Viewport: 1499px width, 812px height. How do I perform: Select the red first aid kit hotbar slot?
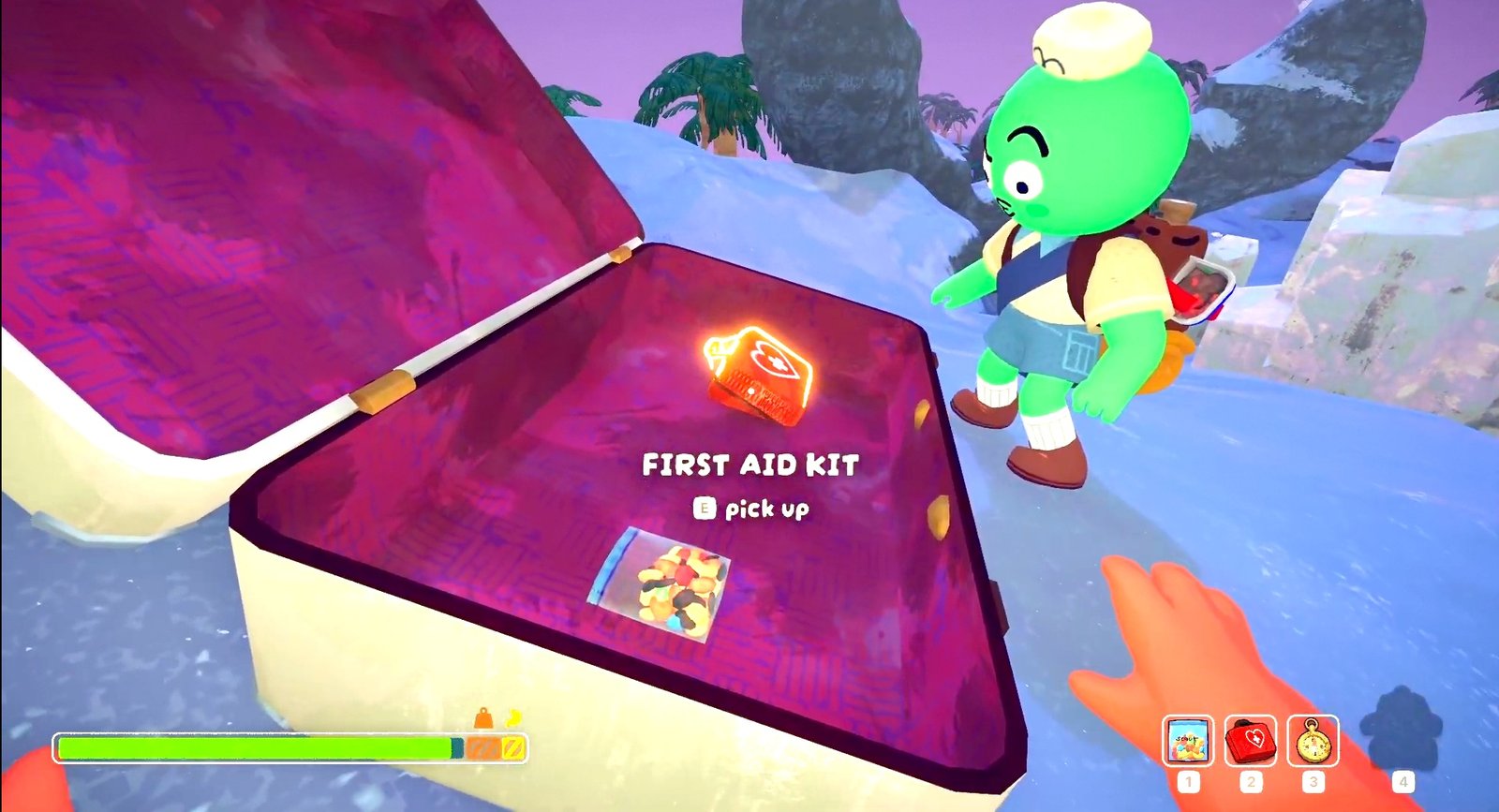[1251, 741]
